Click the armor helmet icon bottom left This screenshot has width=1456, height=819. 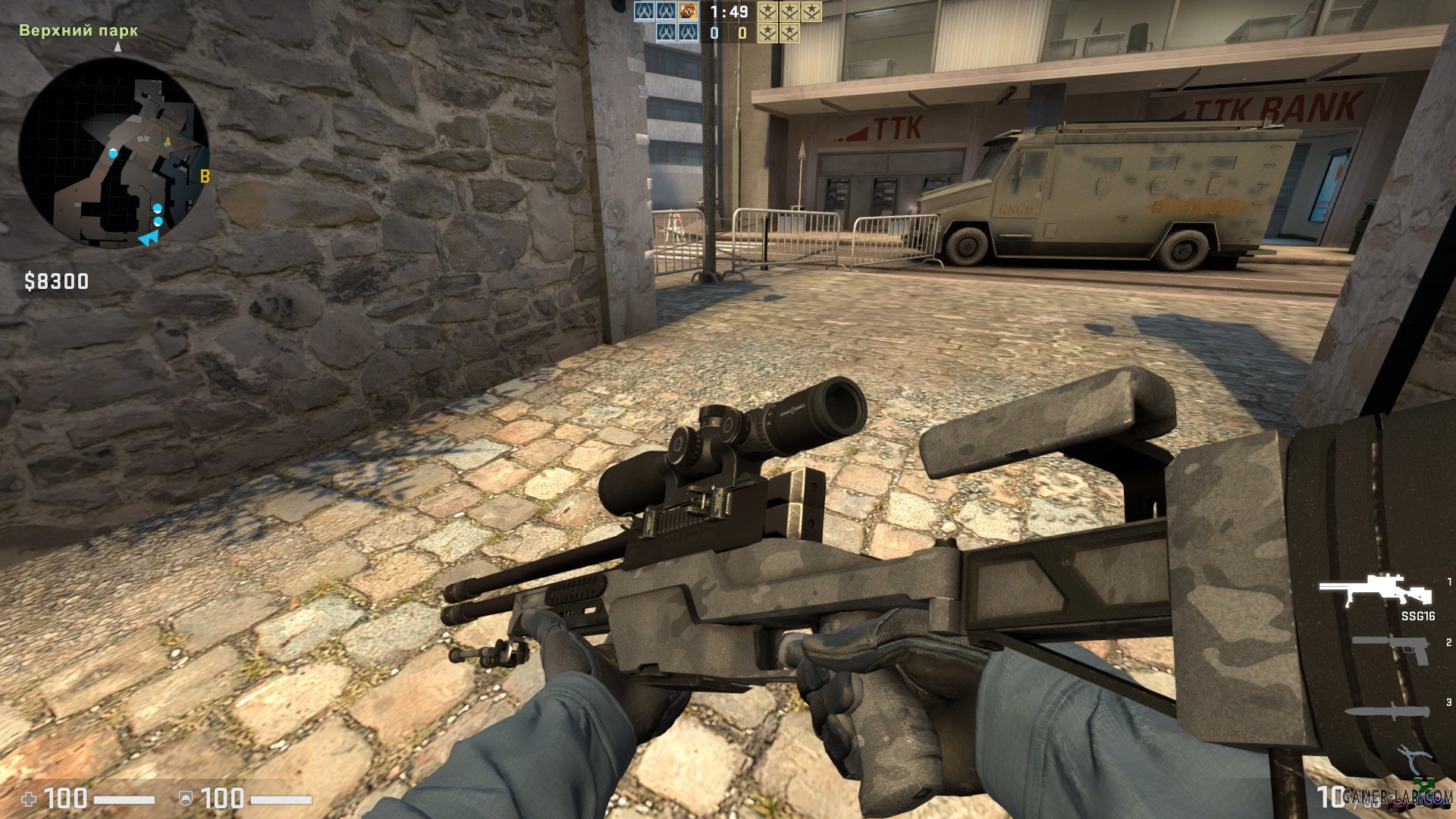186,799
